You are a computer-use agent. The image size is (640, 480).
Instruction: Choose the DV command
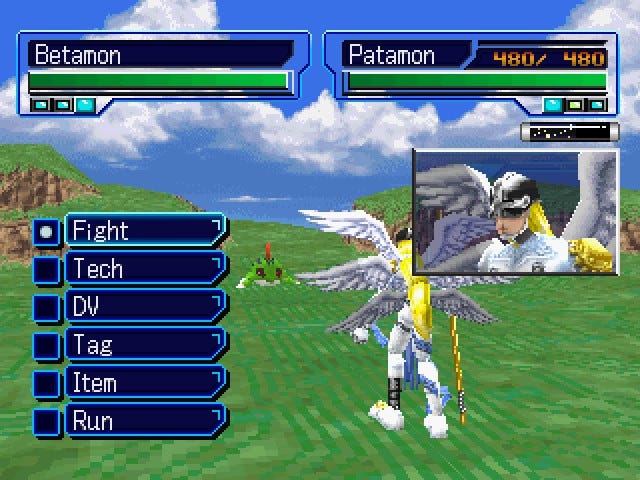tap(144, 307)
